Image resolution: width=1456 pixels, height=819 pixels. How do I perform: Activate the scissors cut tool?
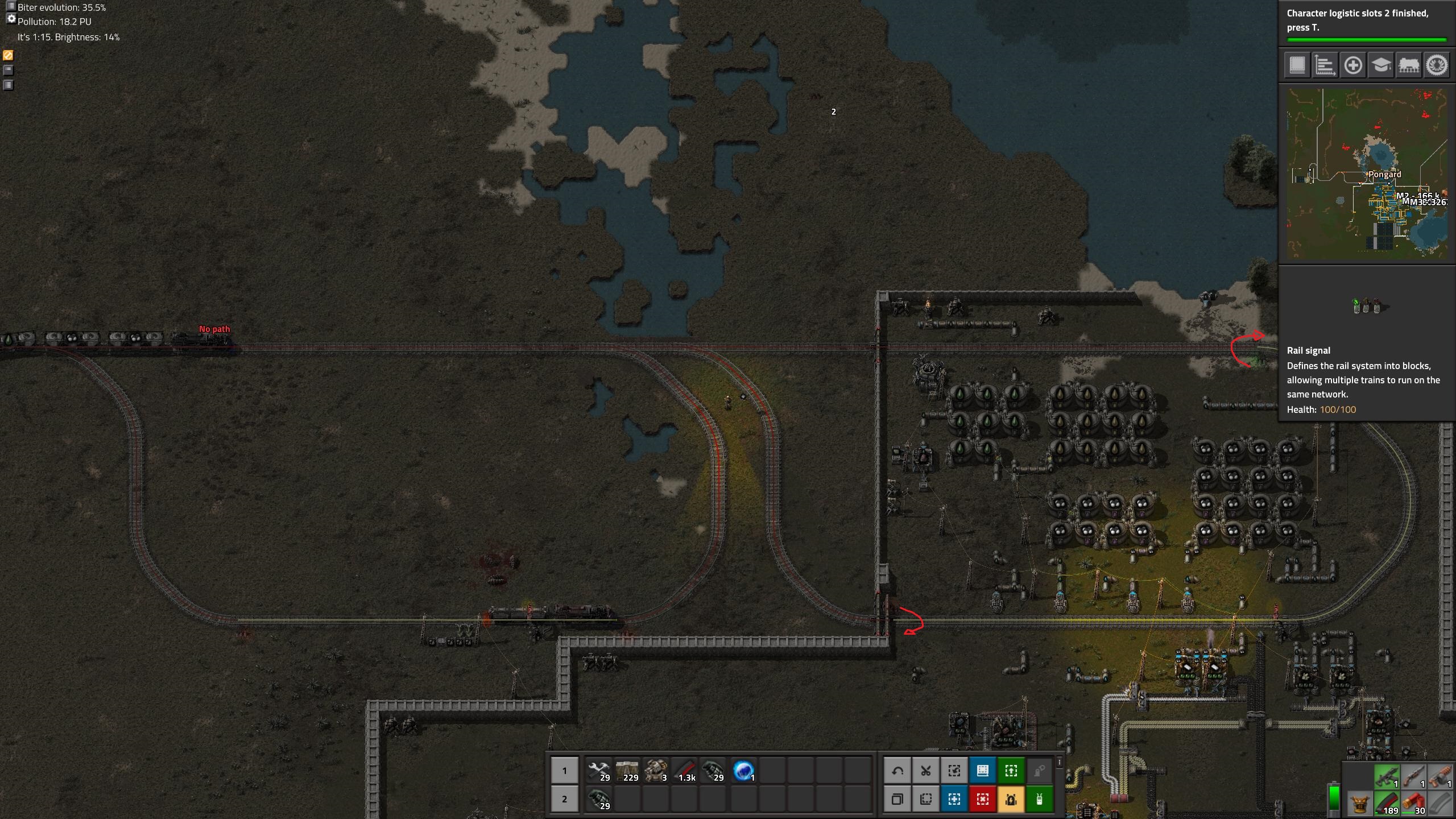coord(926,771)
